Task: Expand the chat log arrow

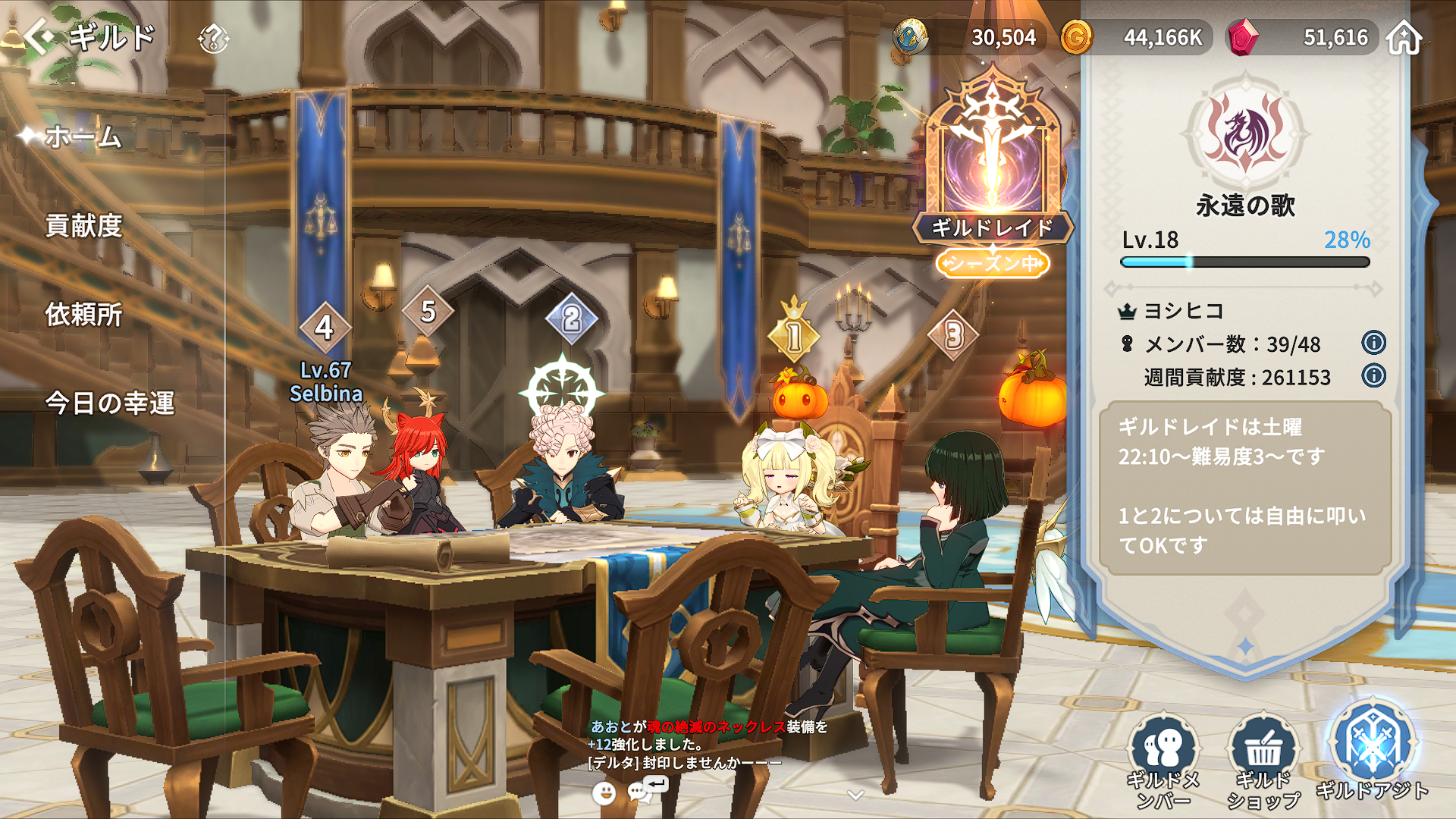Action: tap(855, 795)
